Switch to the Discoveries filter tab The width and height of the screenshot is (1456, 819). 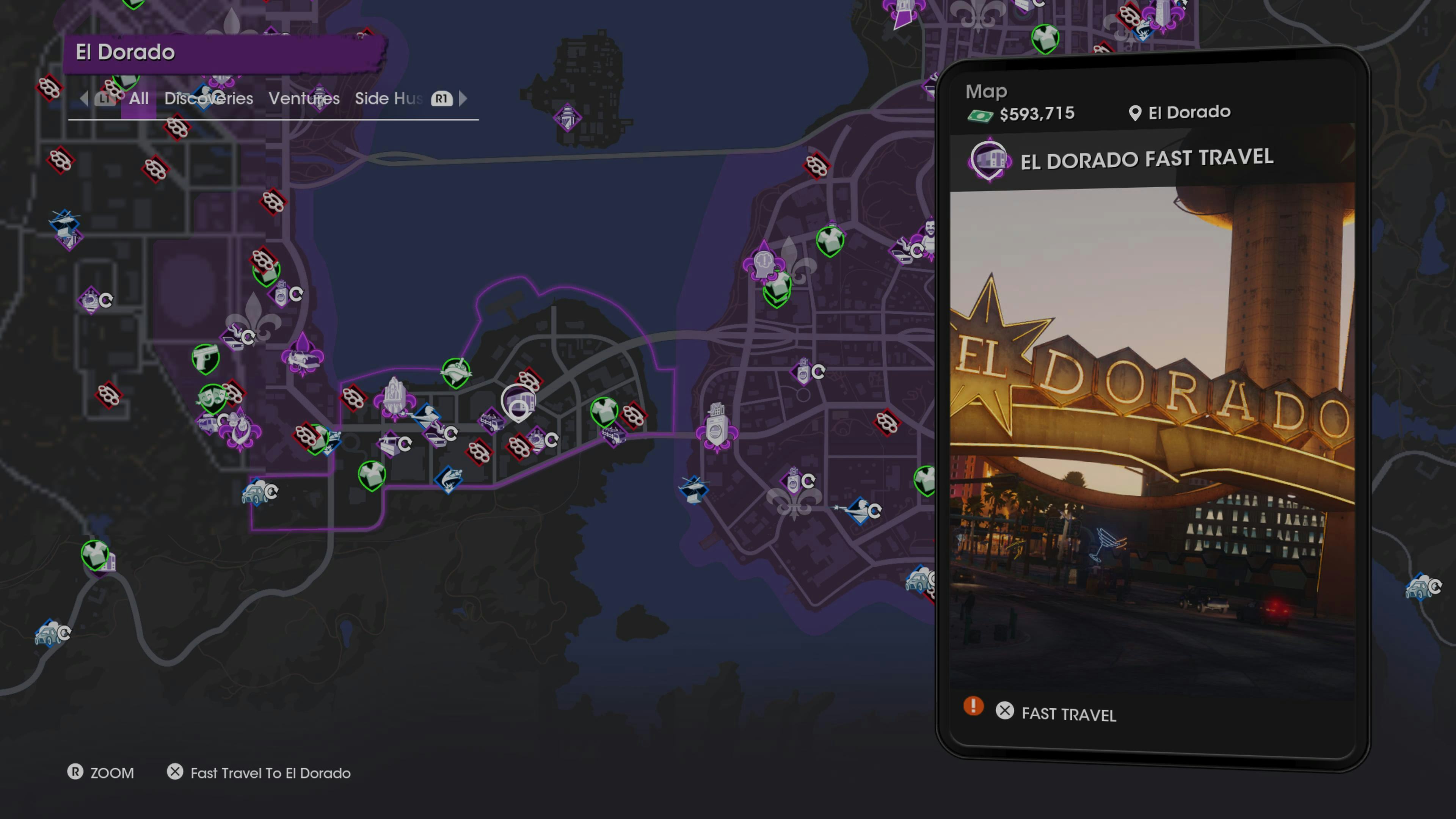click(209, 98)
